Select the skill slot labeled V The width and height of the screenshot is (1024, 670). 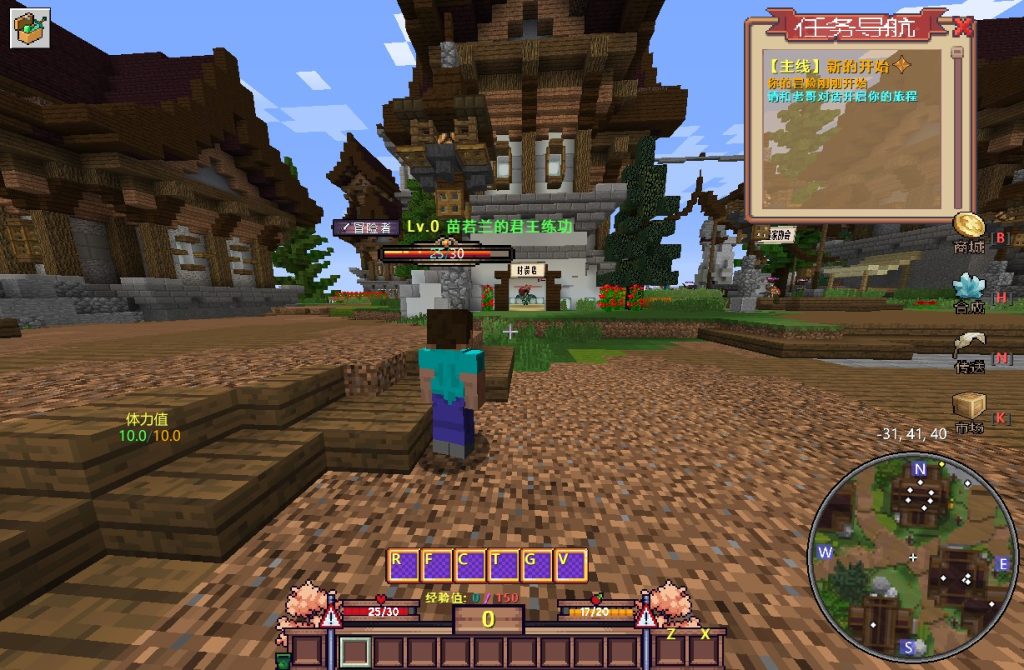pos(569,566)
